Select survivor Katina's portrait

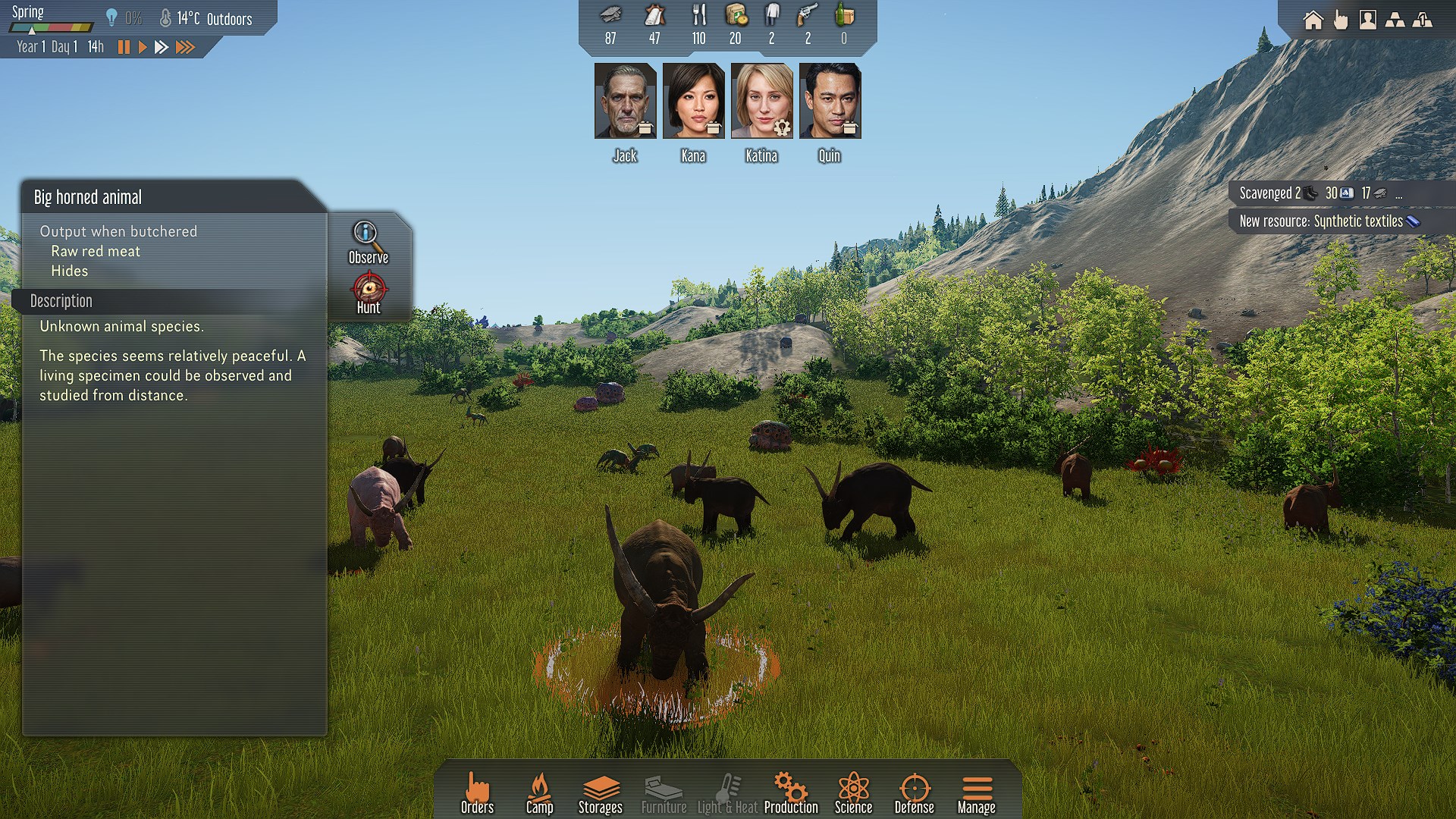(761, 101)
